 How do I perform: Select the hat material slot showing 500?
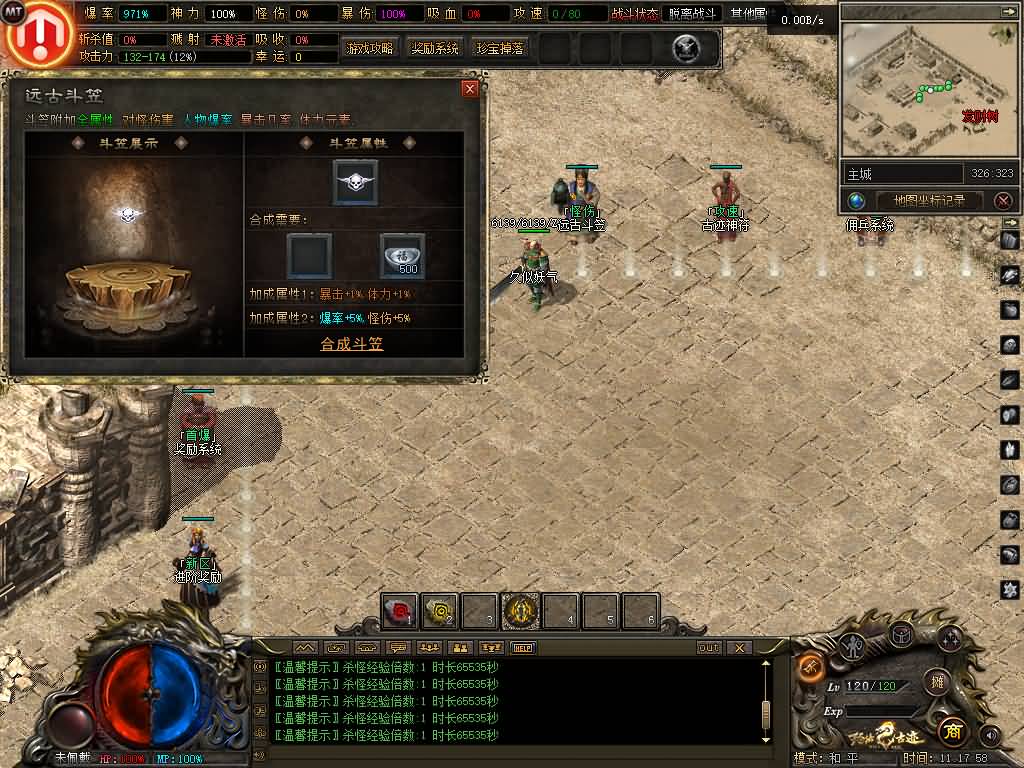point(402,256)
